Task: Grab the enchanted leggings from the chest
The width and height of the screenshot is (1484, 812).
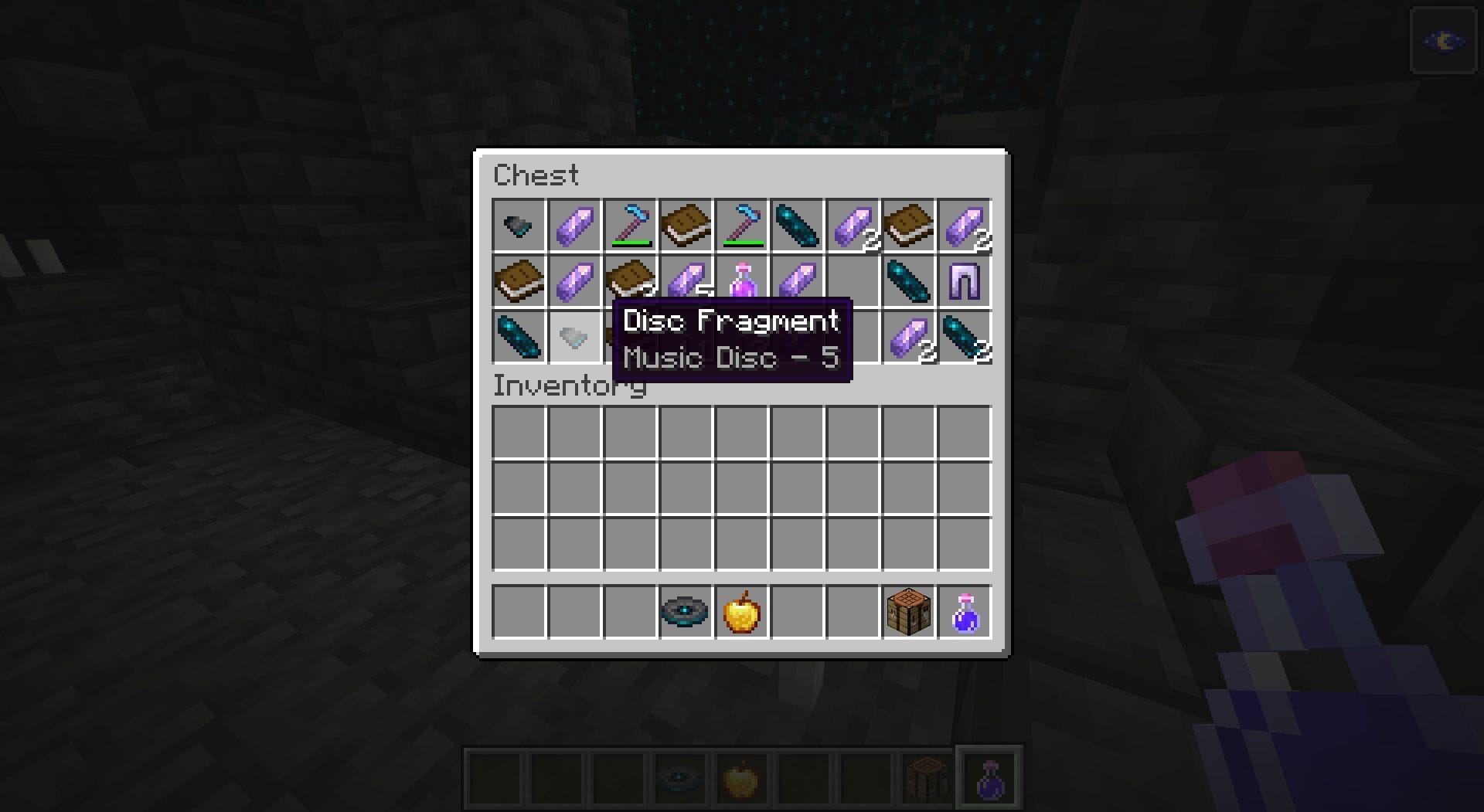Action: click(x=966, y=281)
